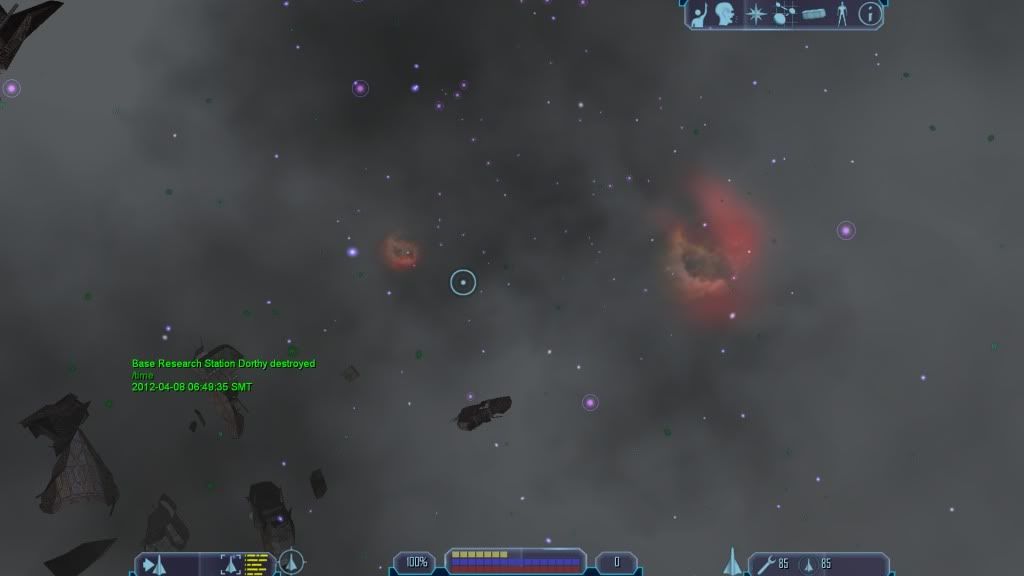Click the wrench repair icon
Image resolution: width=1024 pixels, height=576 pixels.
[x=765, y=563]
